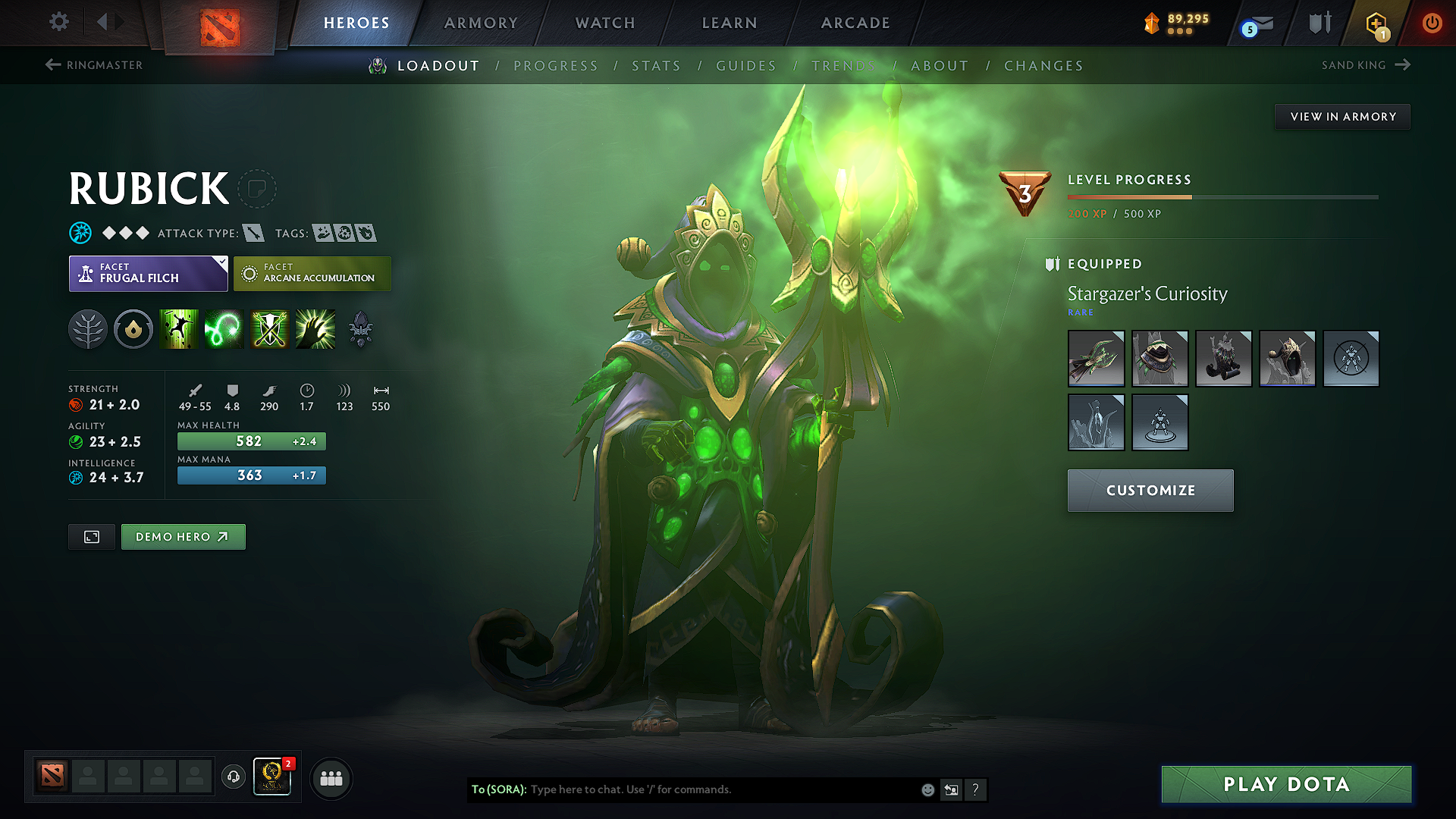Image resolution: width=1456 pixels, height=819 pixels.
Task: Open the Spell Steal ability icon
Action: (315, 329)
